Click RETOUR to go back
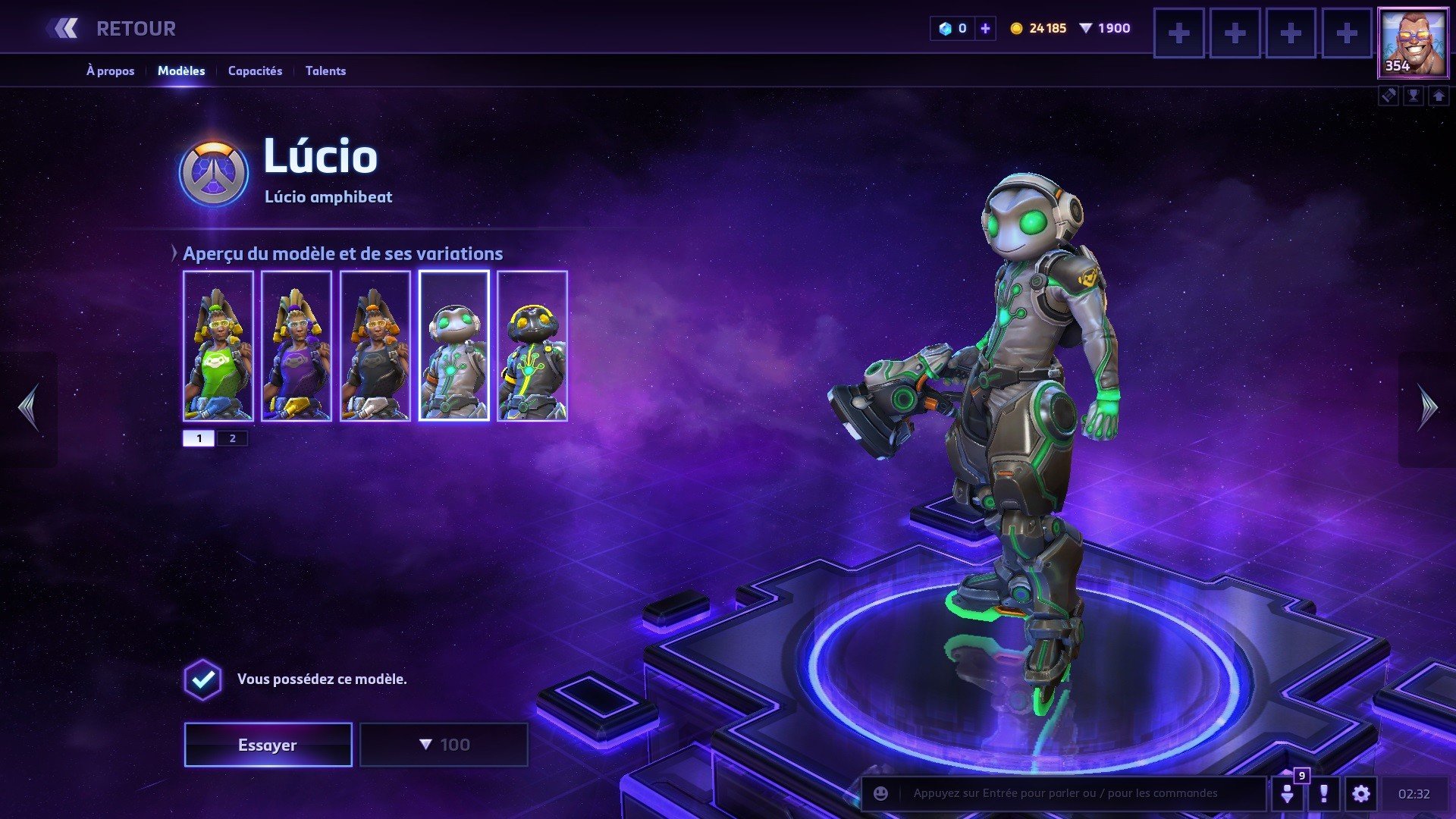Viewport: 1456px width, 819px height. point(135,28)
